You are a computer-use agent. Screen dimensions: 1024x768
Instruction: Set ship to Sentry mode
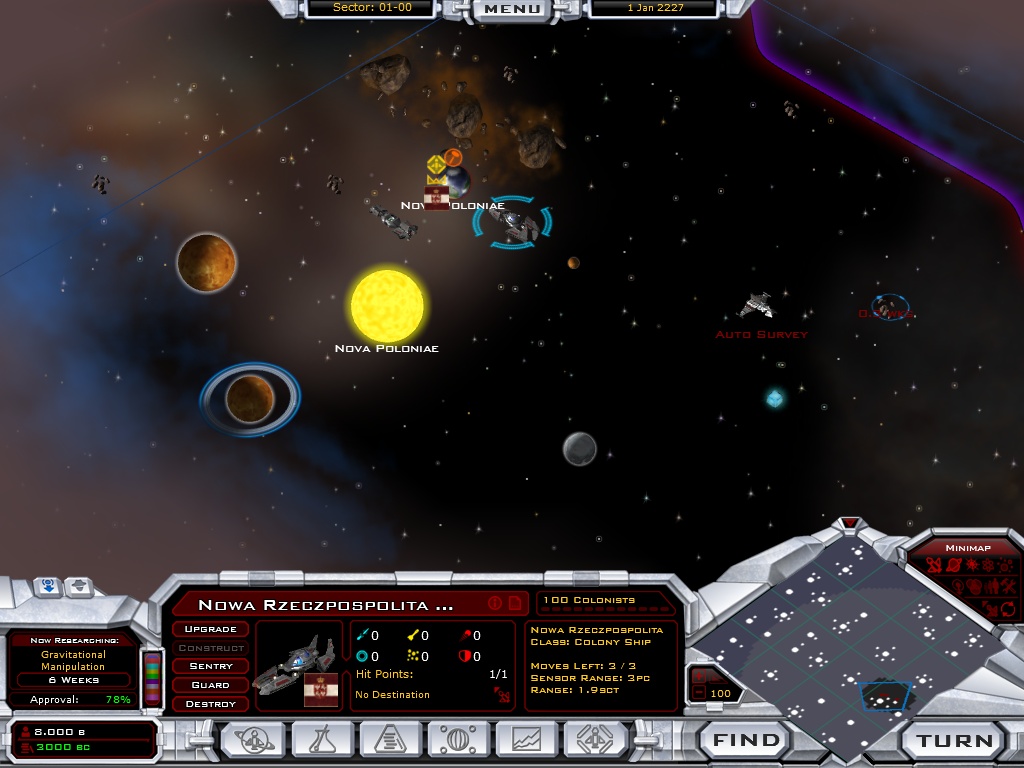[211, 666]
